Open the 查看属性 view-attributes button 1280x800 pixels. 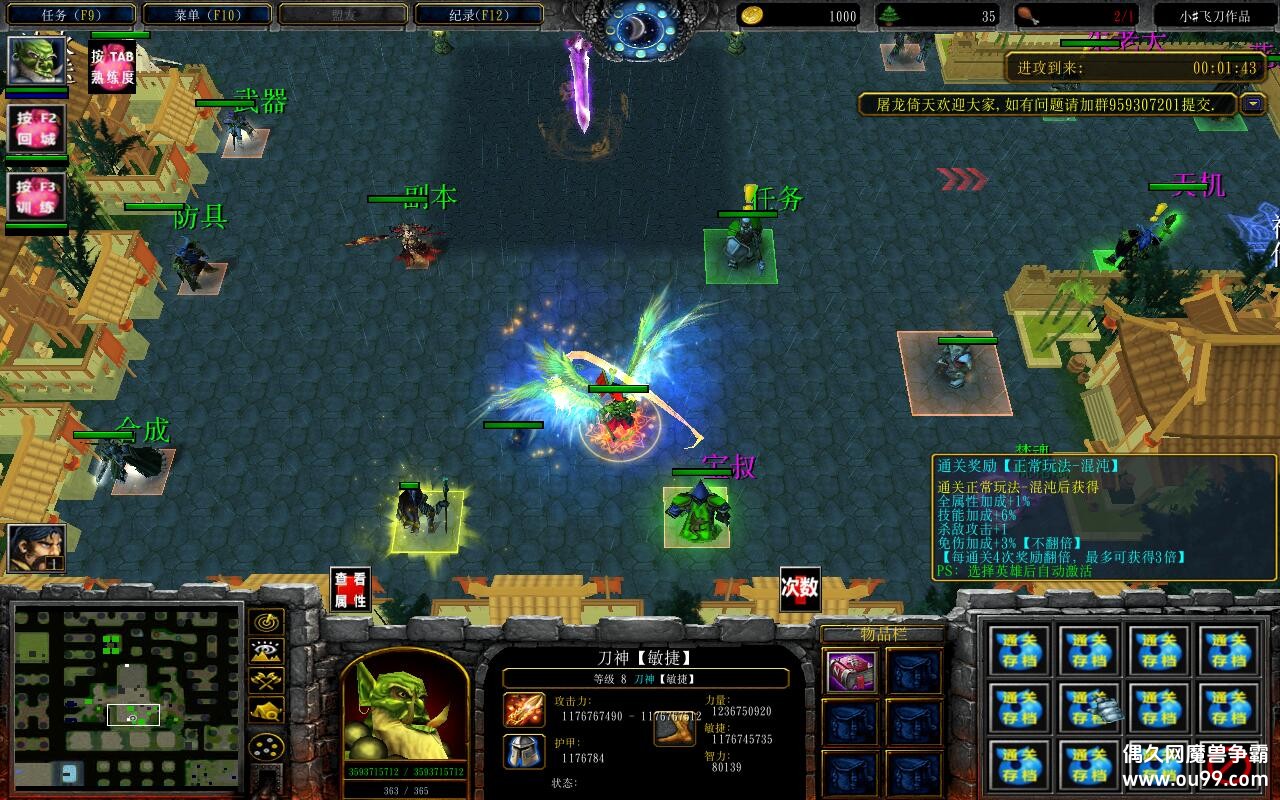click(350, 589)
